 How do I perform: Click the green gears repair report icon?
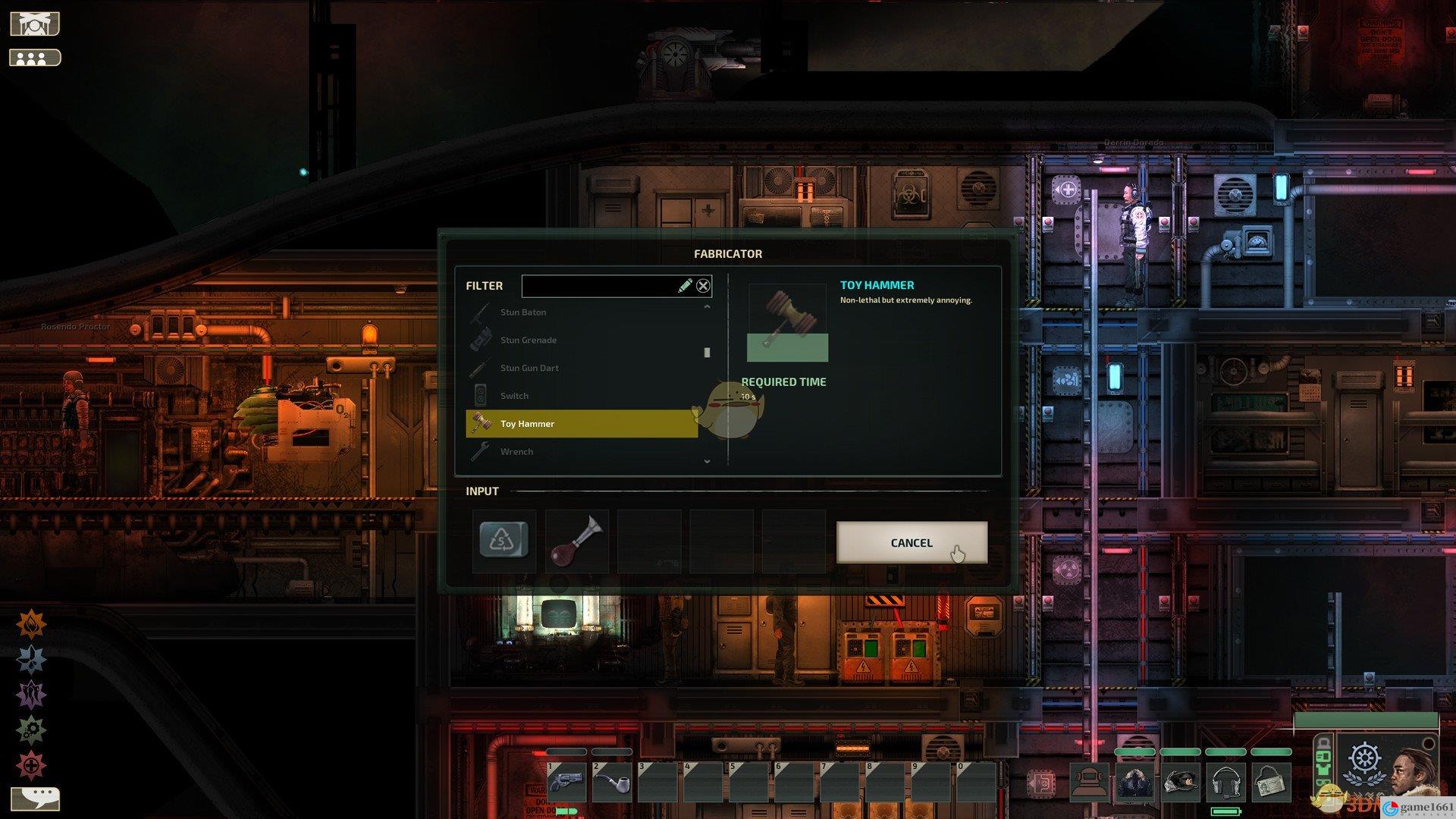tap(31, 730)
